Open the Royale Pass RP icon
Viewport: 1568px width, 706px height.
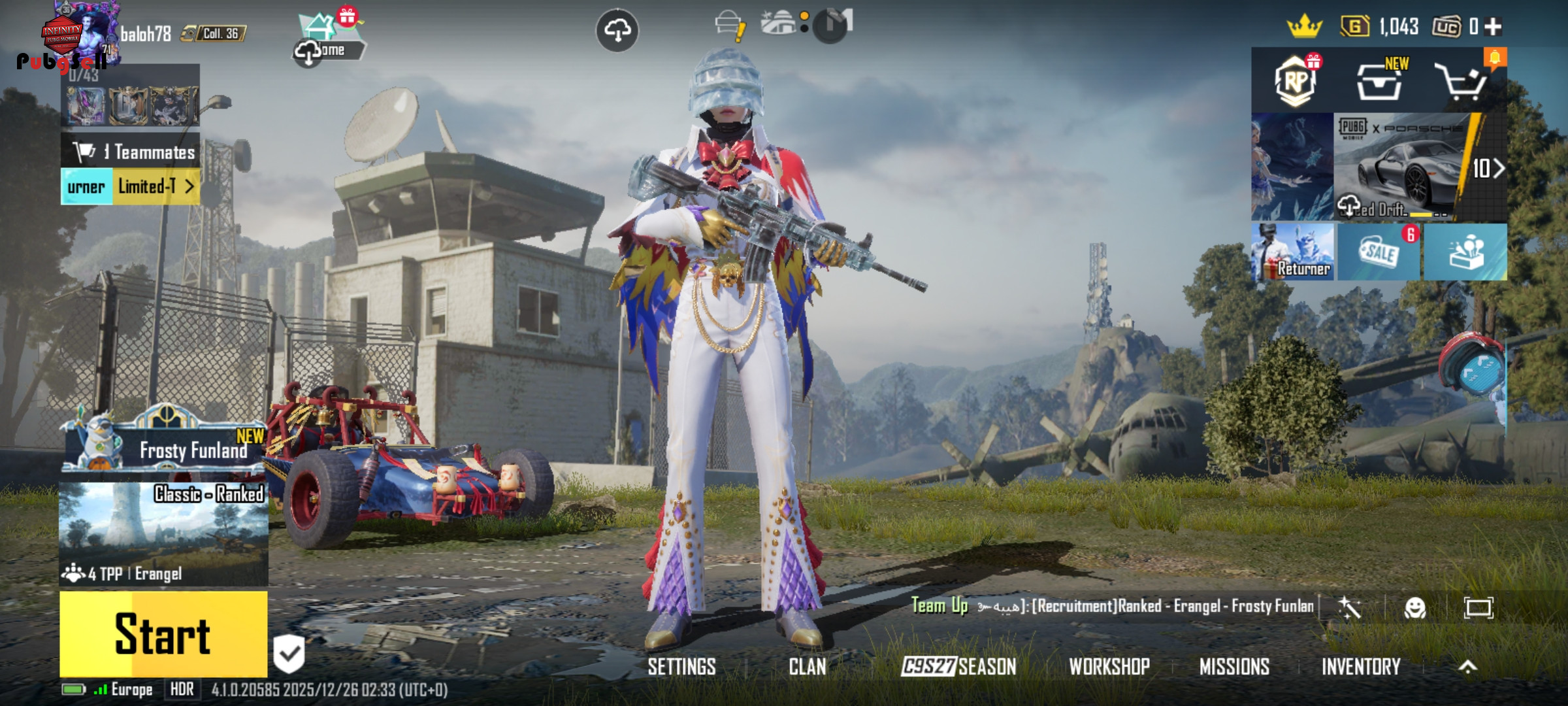(1296, 82)
